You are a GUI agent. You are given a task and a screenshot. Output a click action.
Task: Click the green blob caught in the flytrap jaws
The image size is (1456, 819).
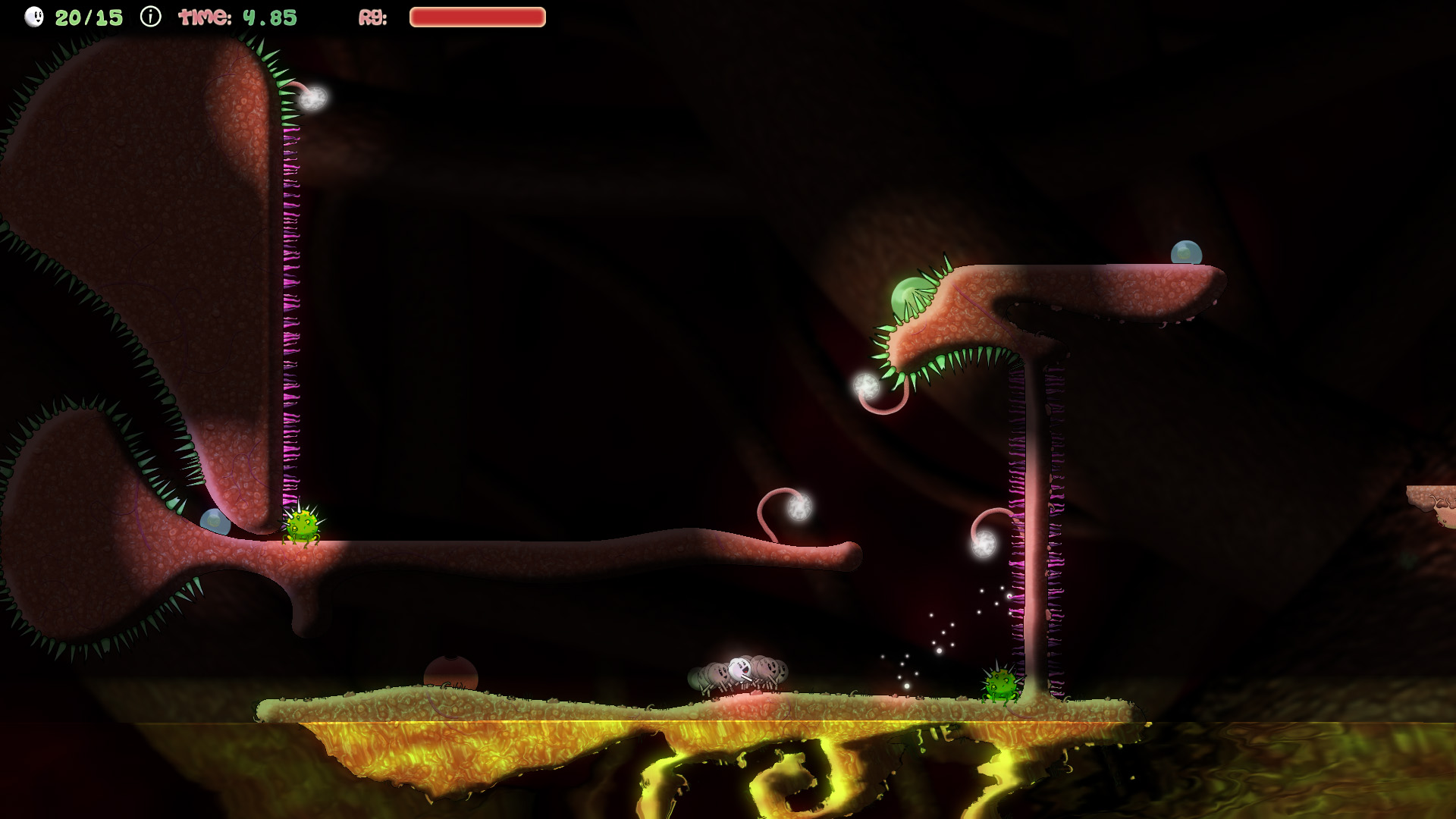[908, 296]
